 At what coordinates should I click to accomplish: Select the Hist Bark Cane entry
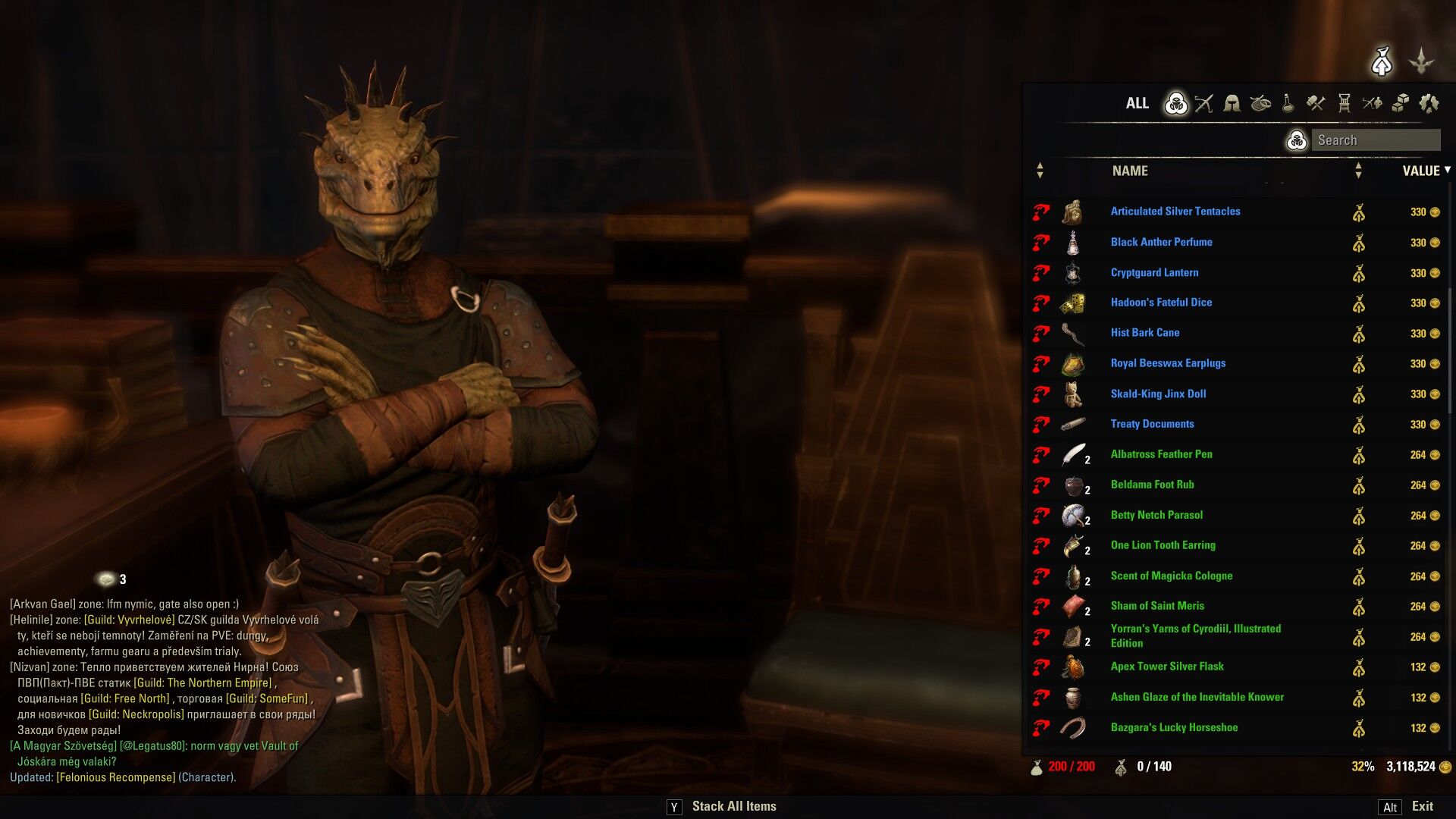click(x=1144, y=333)
